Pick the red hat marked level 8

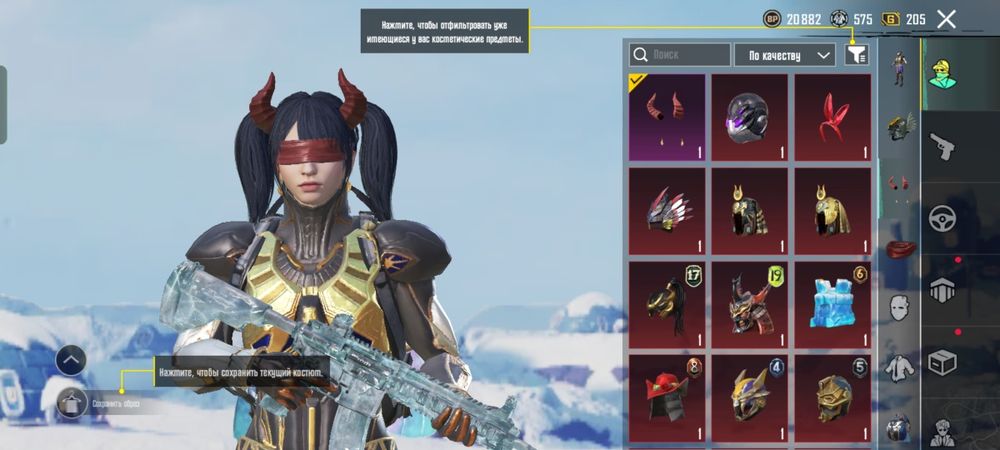[x=666, y=397]
